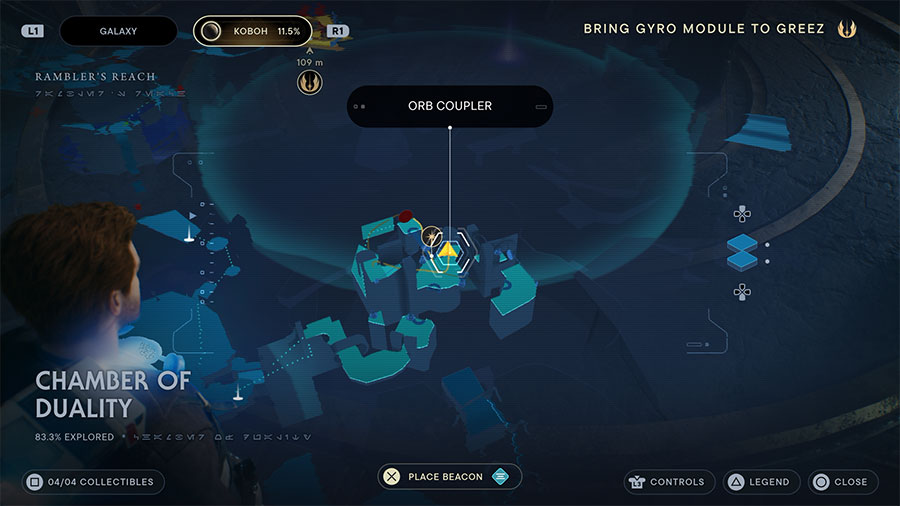Select the Bring Gyro Module objective tracker
The image size is (900, 506).
[x=704, y=29]
